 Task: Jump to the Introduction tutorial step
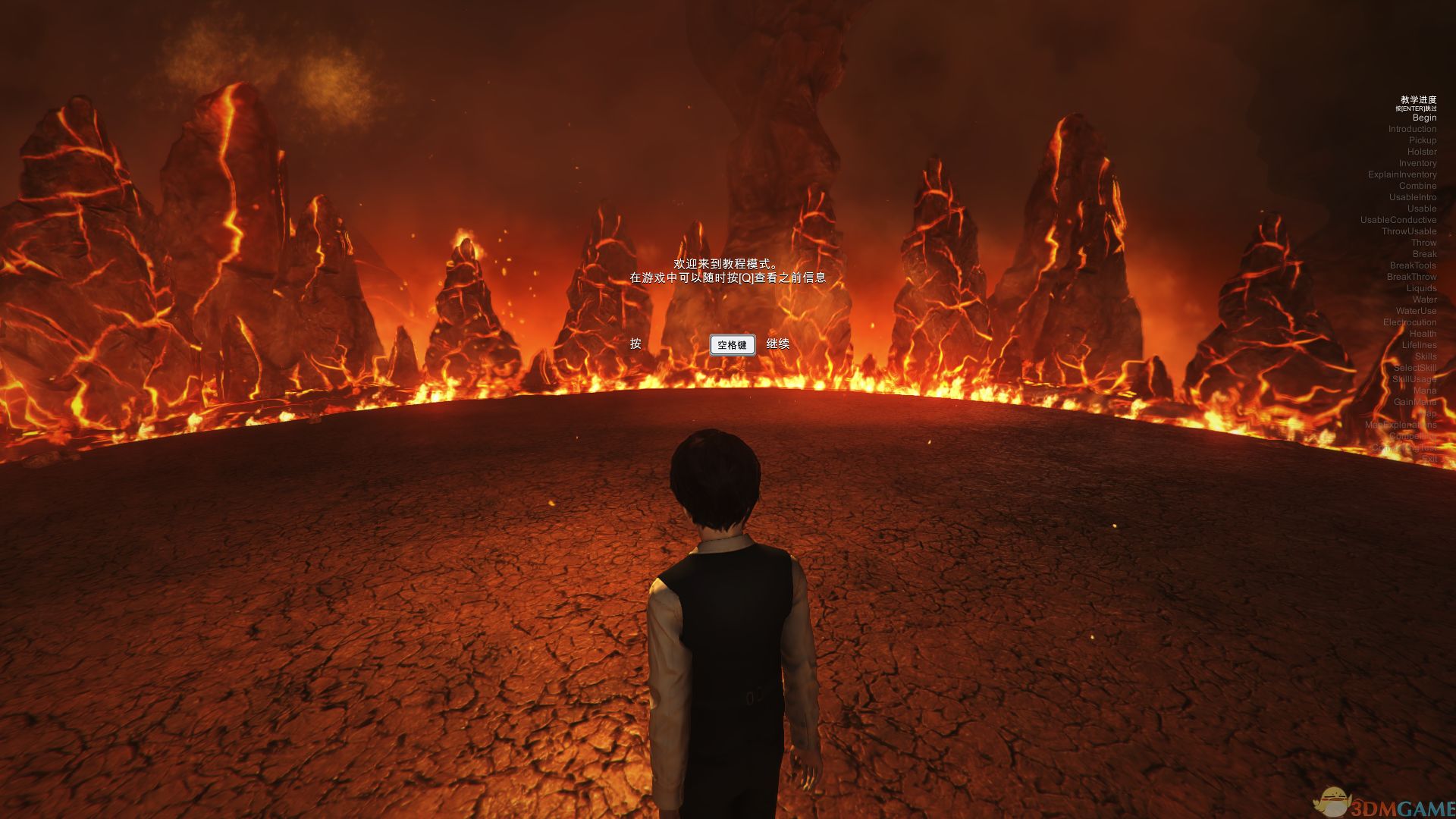1412,129
